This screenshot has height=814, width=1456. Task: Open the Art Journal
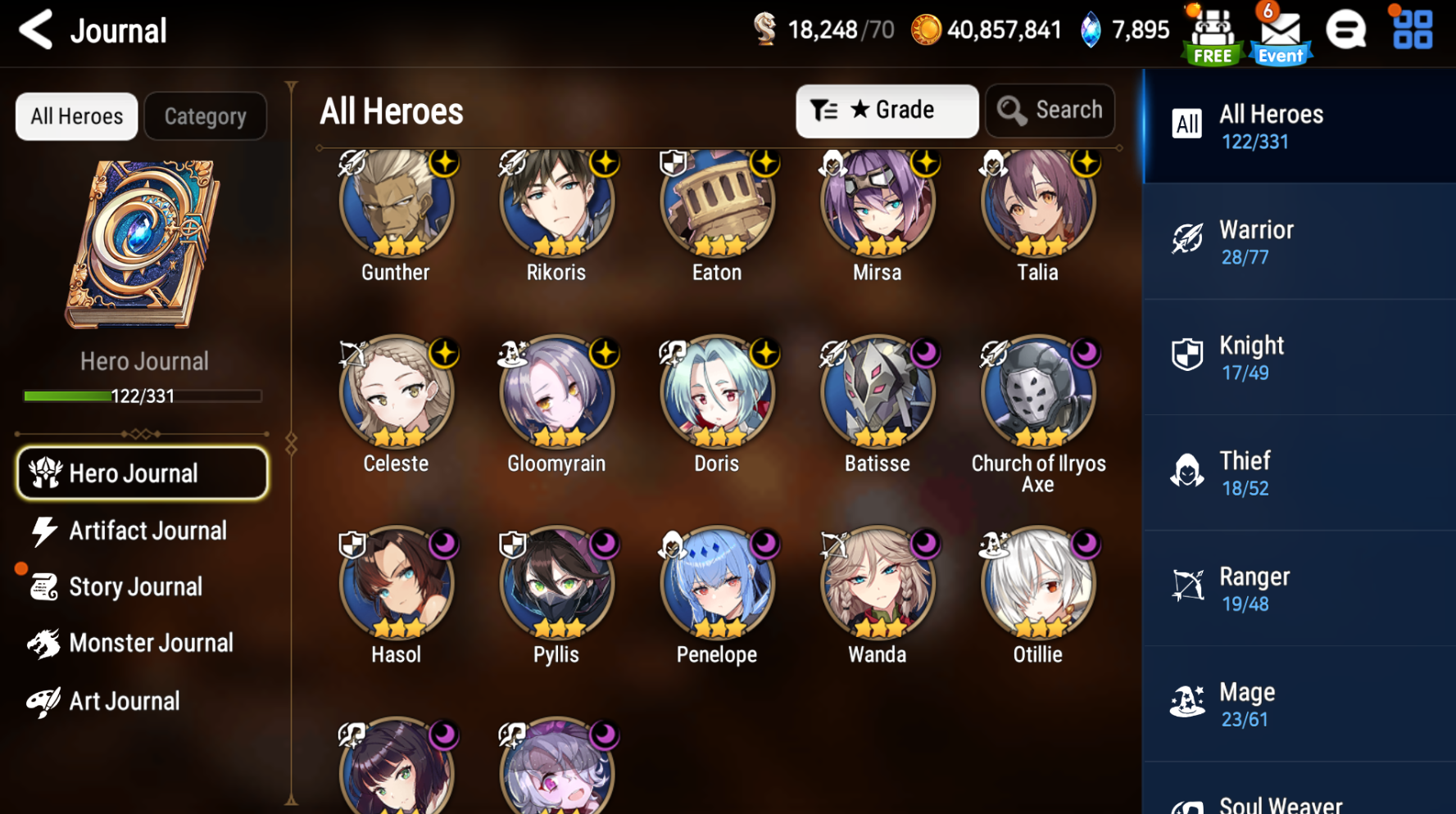coord(125,701)
